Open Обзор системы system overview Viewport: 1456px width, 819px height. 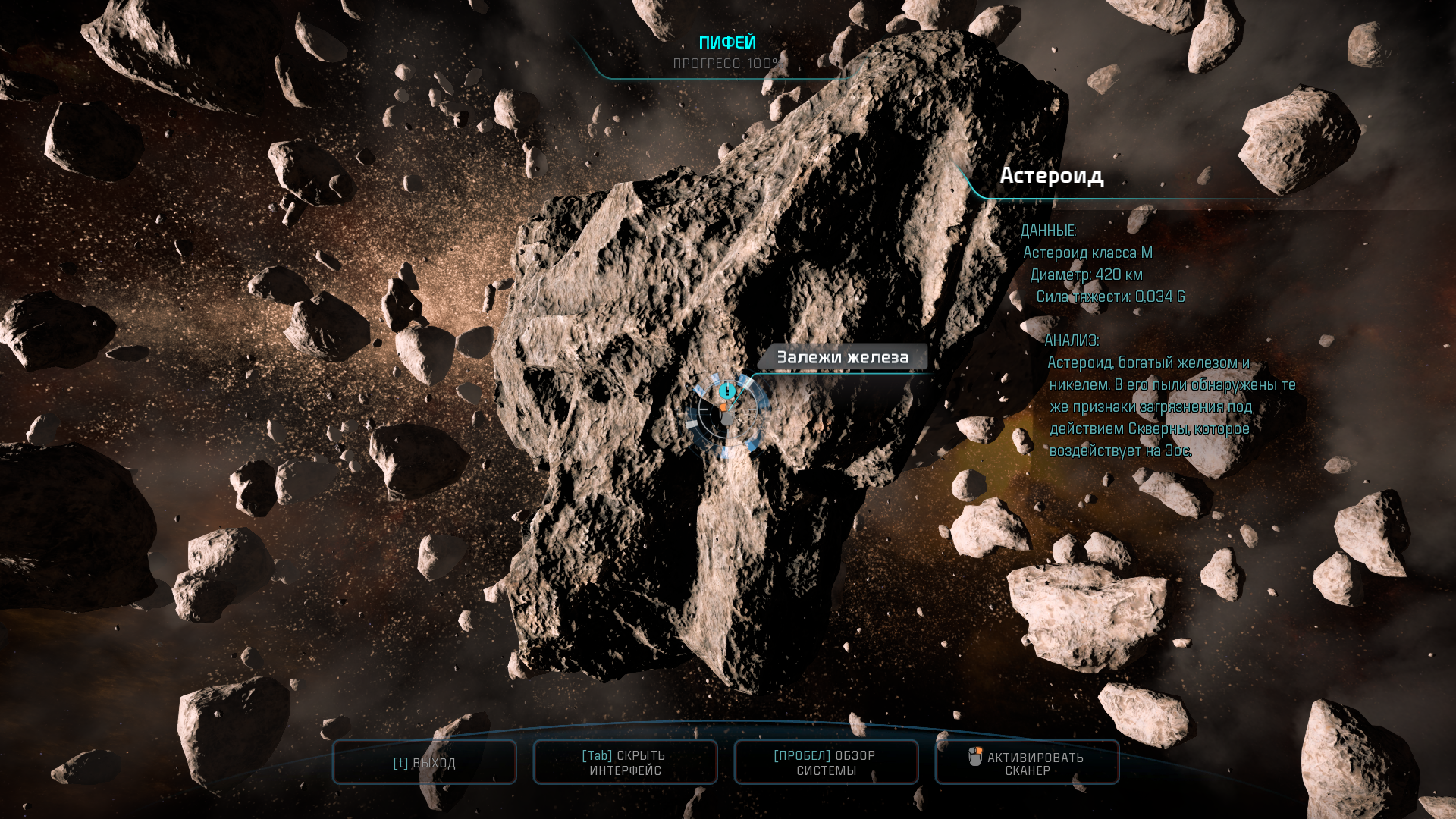click(x=826, y=763)
